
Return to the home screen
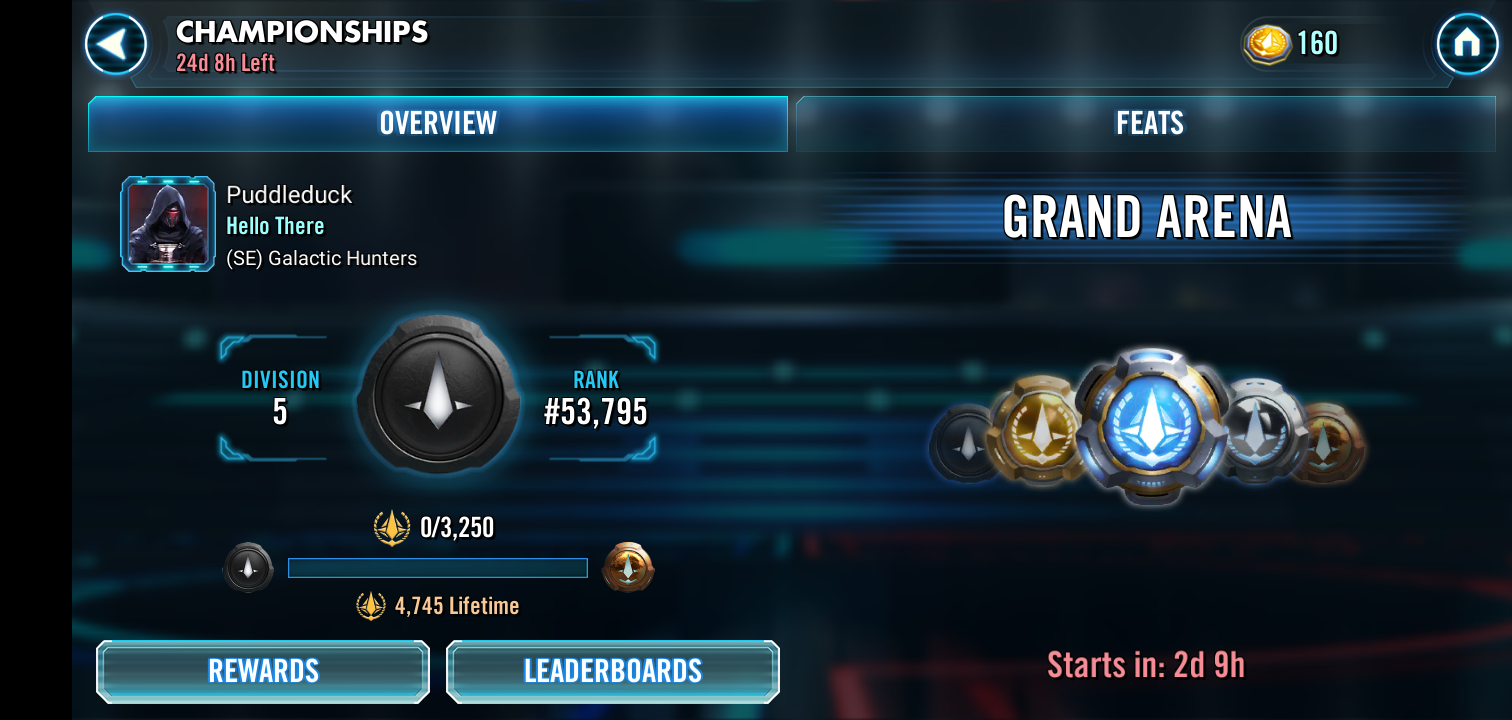1467,44
